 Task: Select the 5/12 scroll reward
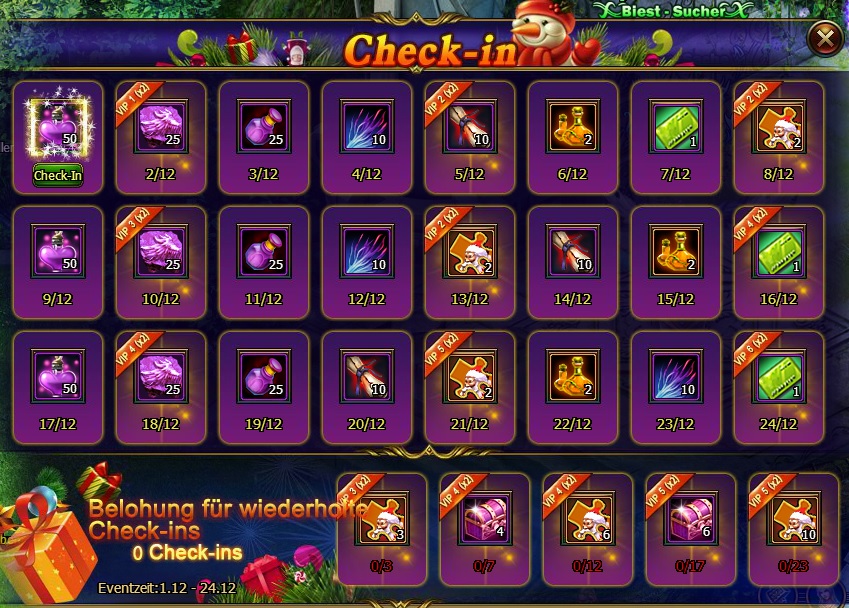coord(470,127)
